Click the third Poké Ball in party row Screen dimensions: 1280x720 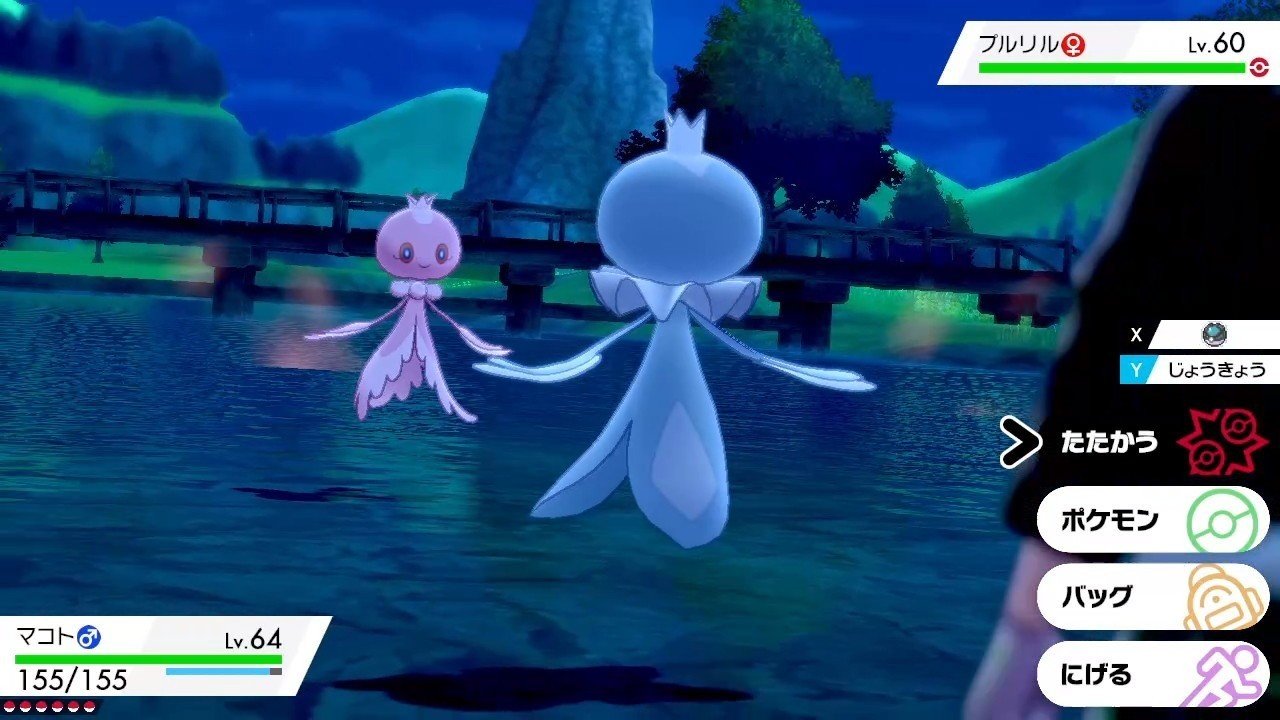click(x=41, y=706)
